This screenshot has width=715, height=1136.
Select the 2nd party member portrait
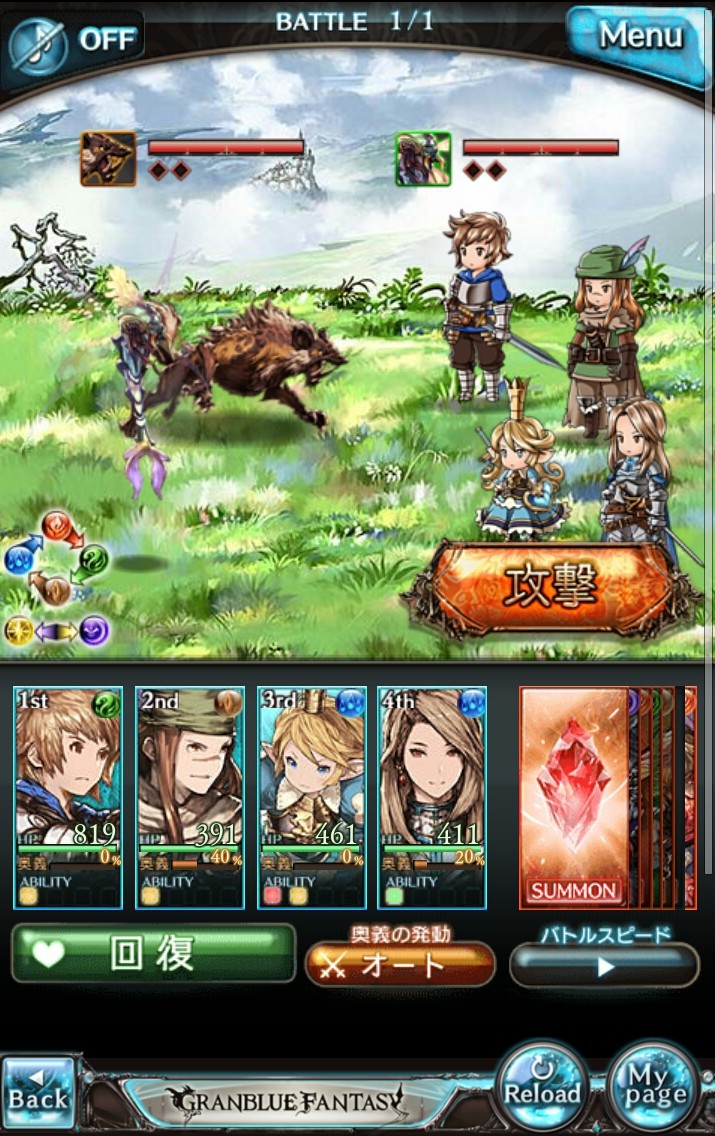(x=190, y=797)
